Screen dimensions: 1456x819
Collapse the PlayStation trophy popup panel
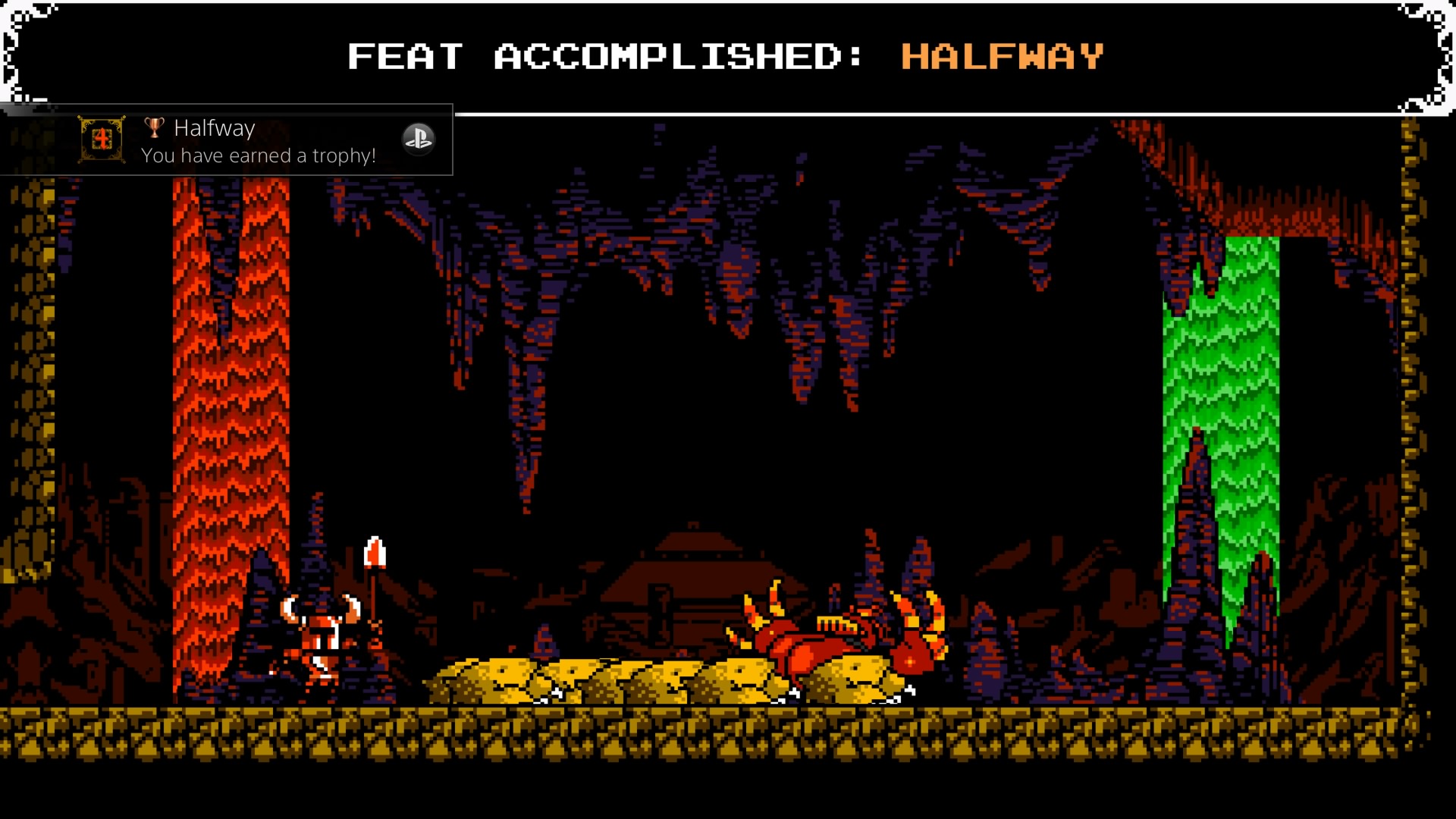[x=419, y=140]
